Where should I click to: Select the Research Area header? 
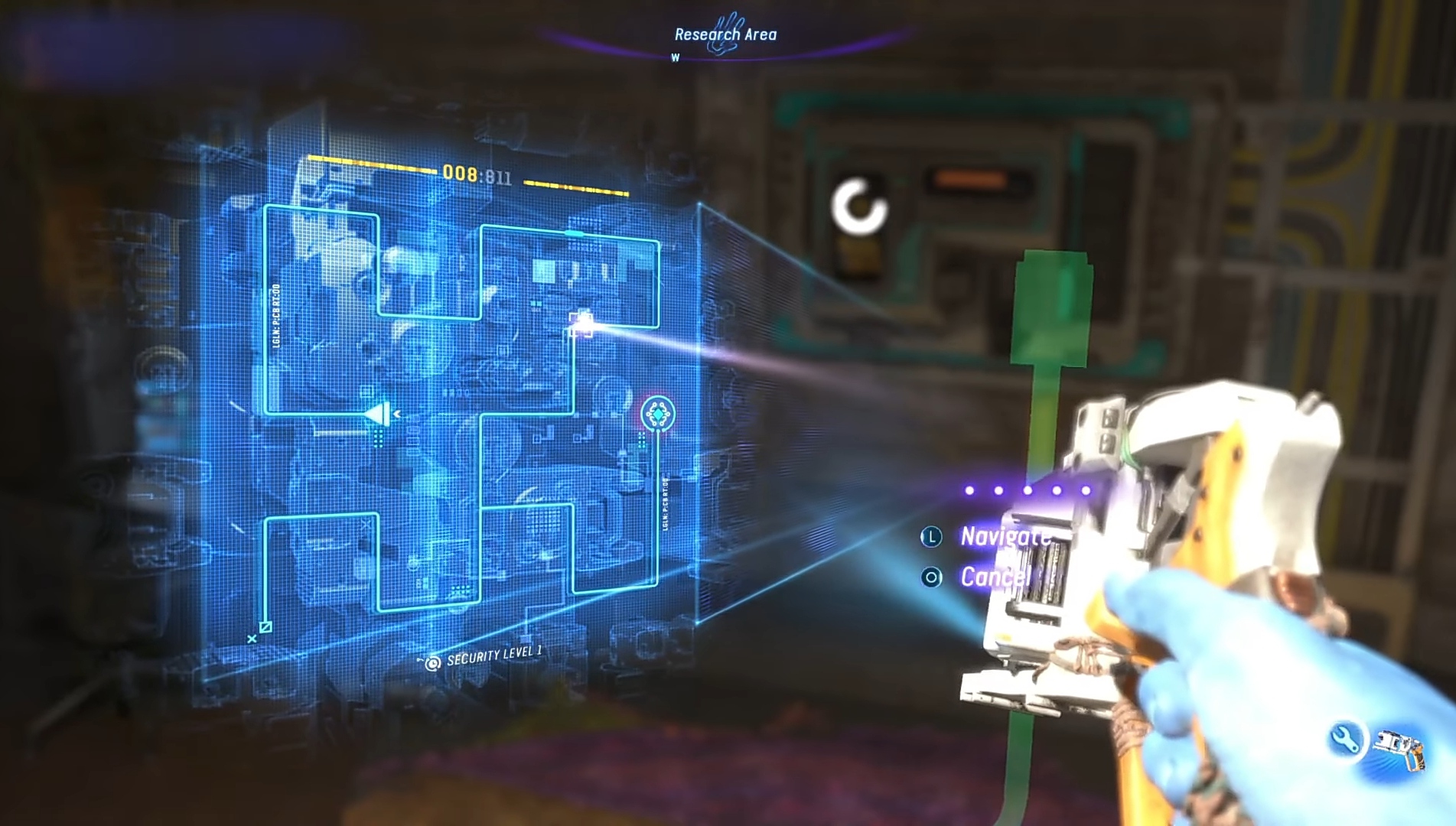725,34
